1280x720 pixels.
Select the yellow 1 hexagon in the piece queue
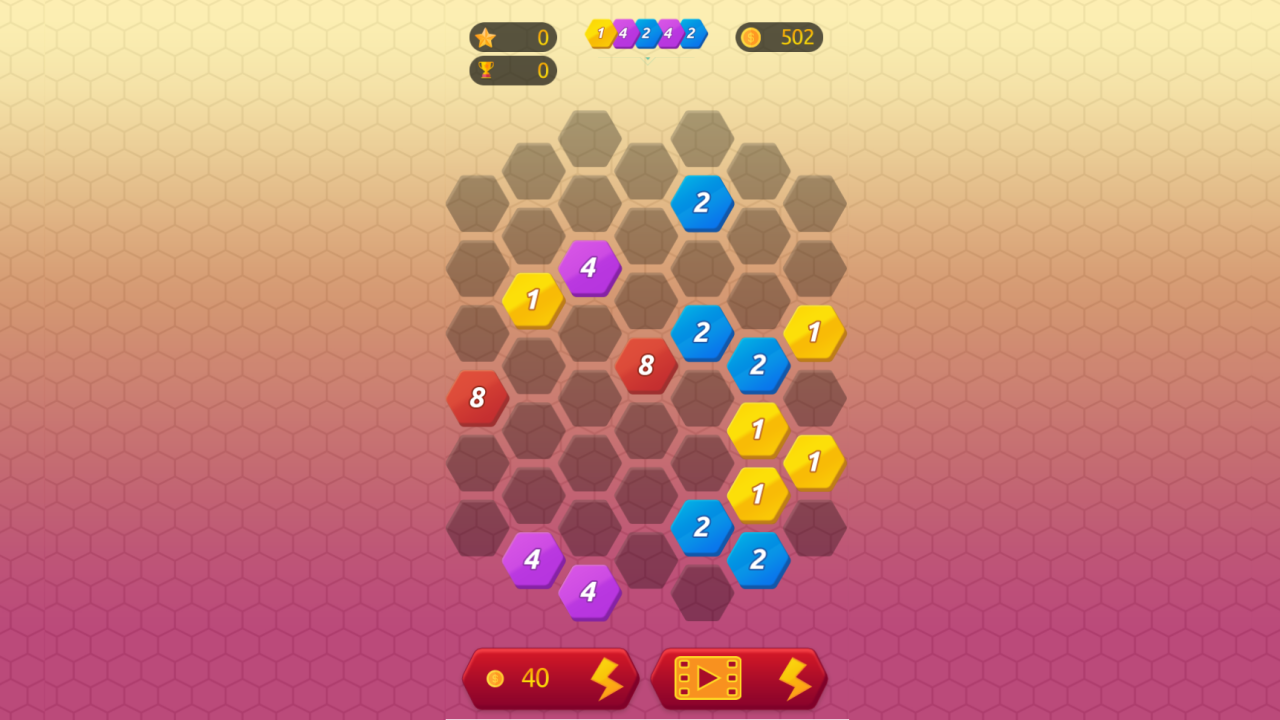(599, 32)
